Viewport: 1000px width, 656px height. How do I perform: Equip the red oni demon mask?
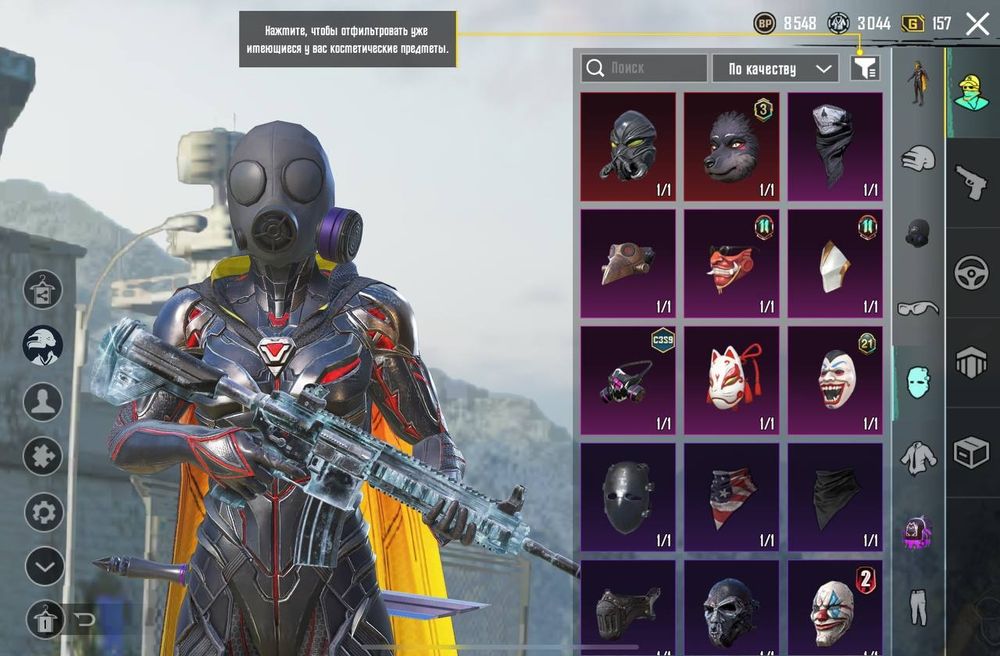[x=731, y=262]
